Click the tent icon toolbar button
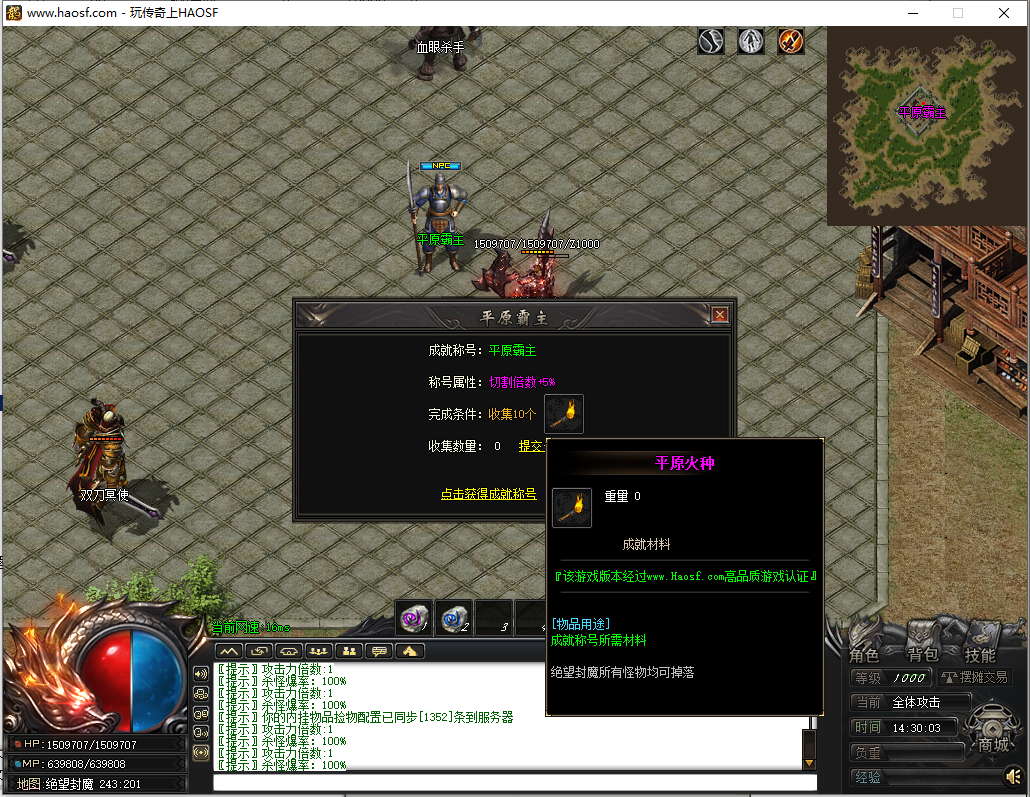This screenshot has width=1030, height=797. [409, 651]
